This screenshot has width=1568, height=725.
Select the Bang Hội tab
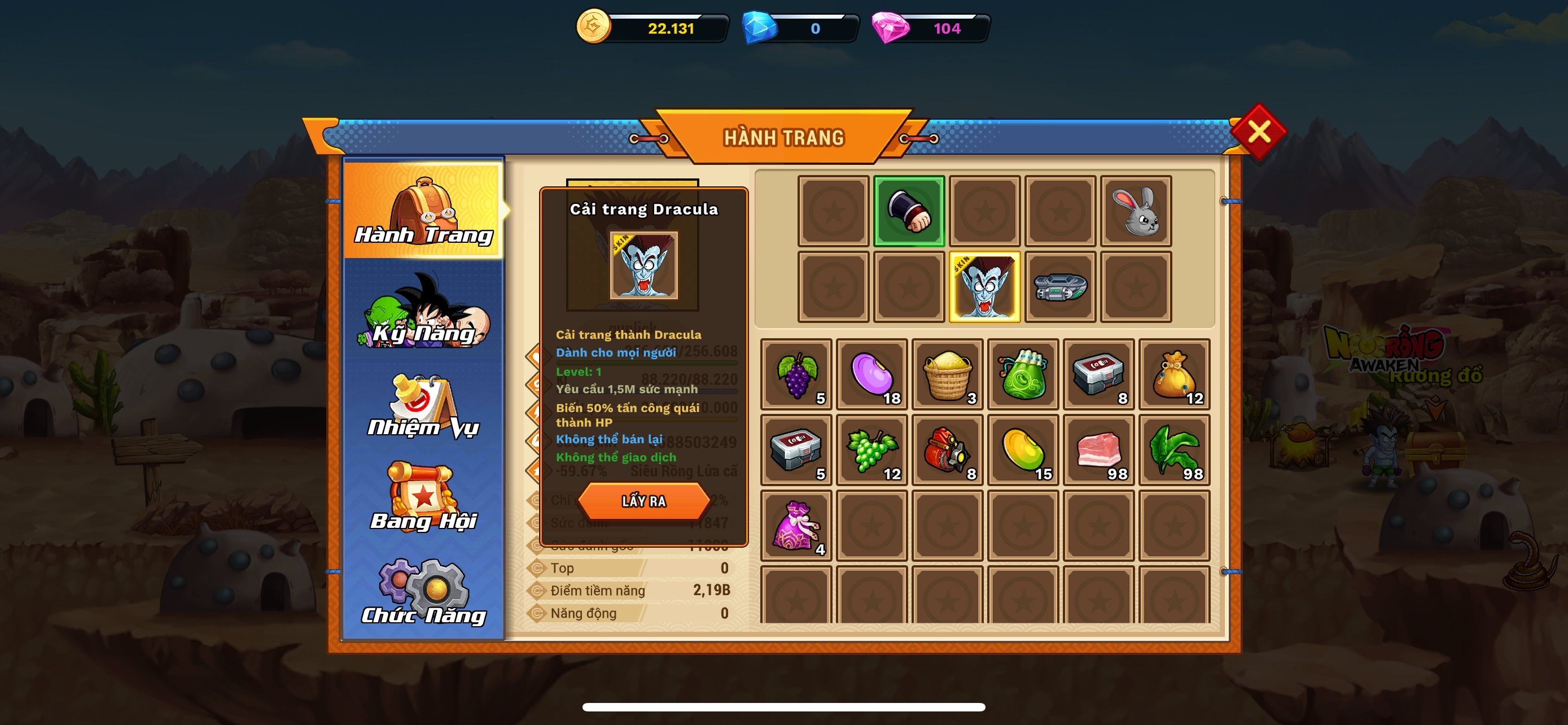pos(424,499)
